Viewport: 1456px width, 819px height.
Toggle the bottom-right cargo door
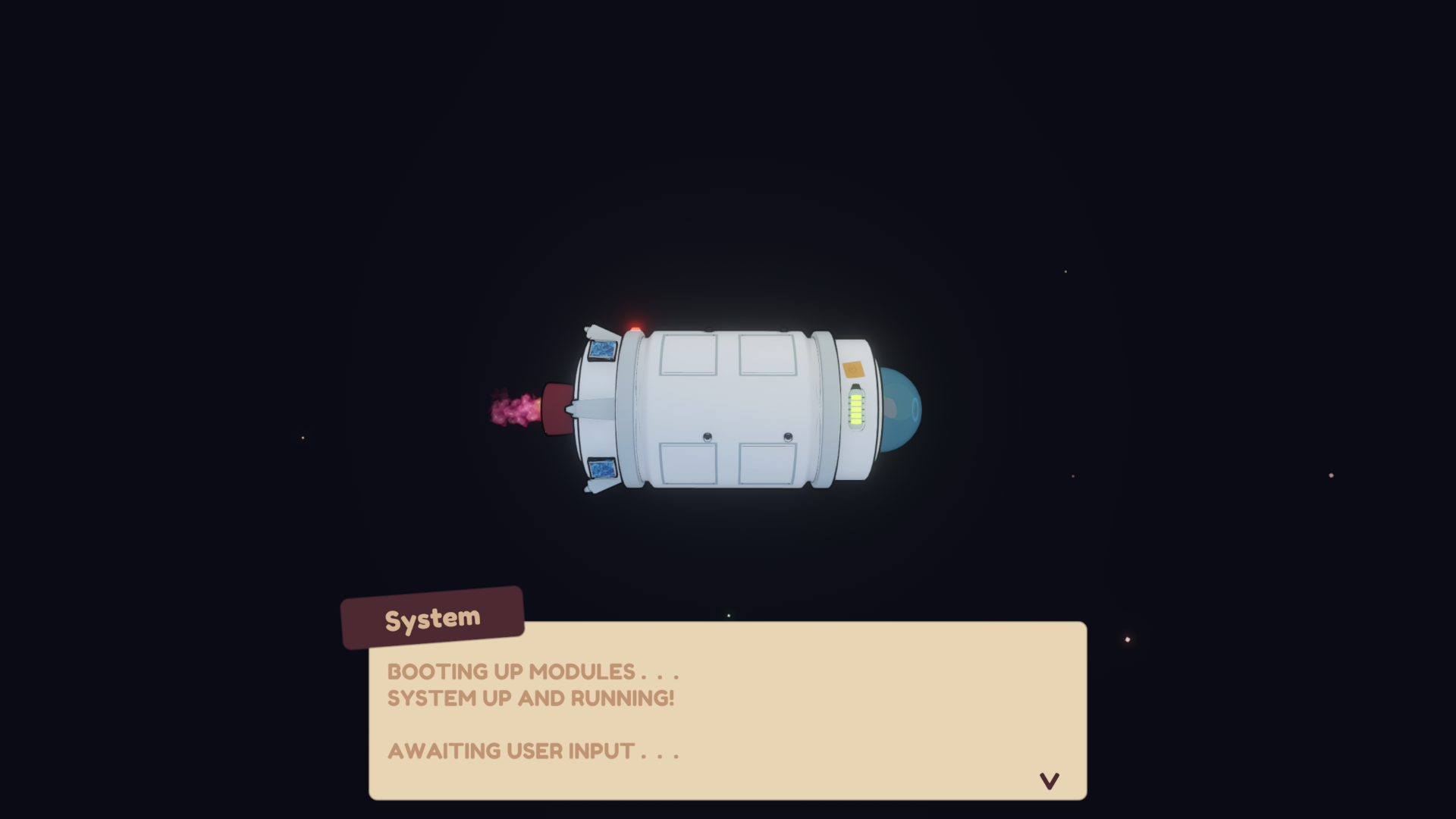[x=767, y=463]
